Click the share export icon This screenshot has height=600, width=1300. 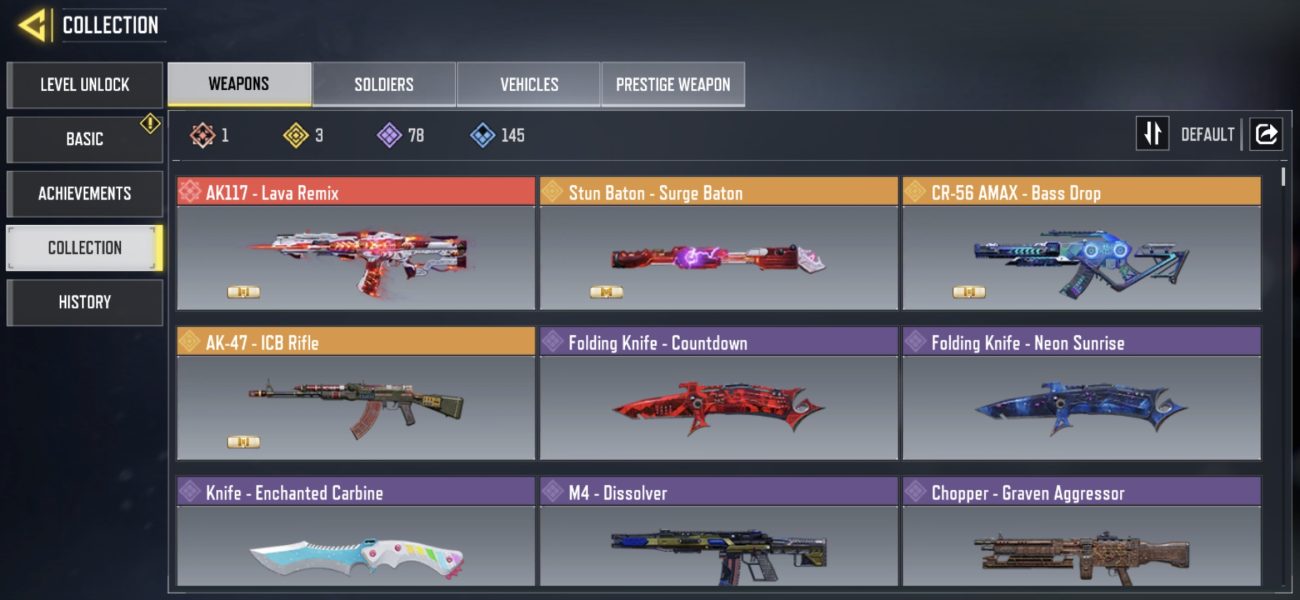(1266, 134)
